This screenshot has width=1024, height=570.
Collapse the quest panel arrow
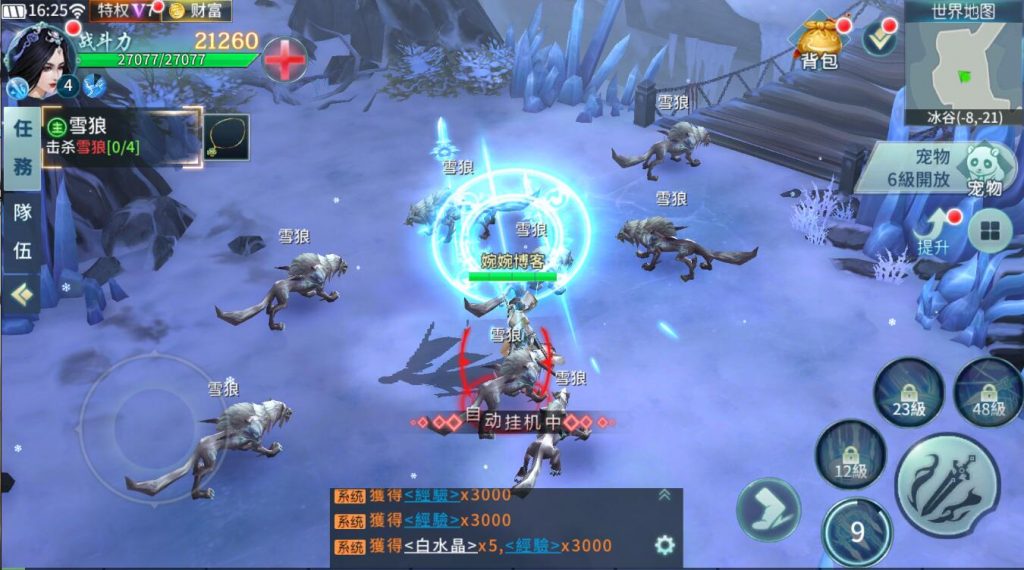22,294
